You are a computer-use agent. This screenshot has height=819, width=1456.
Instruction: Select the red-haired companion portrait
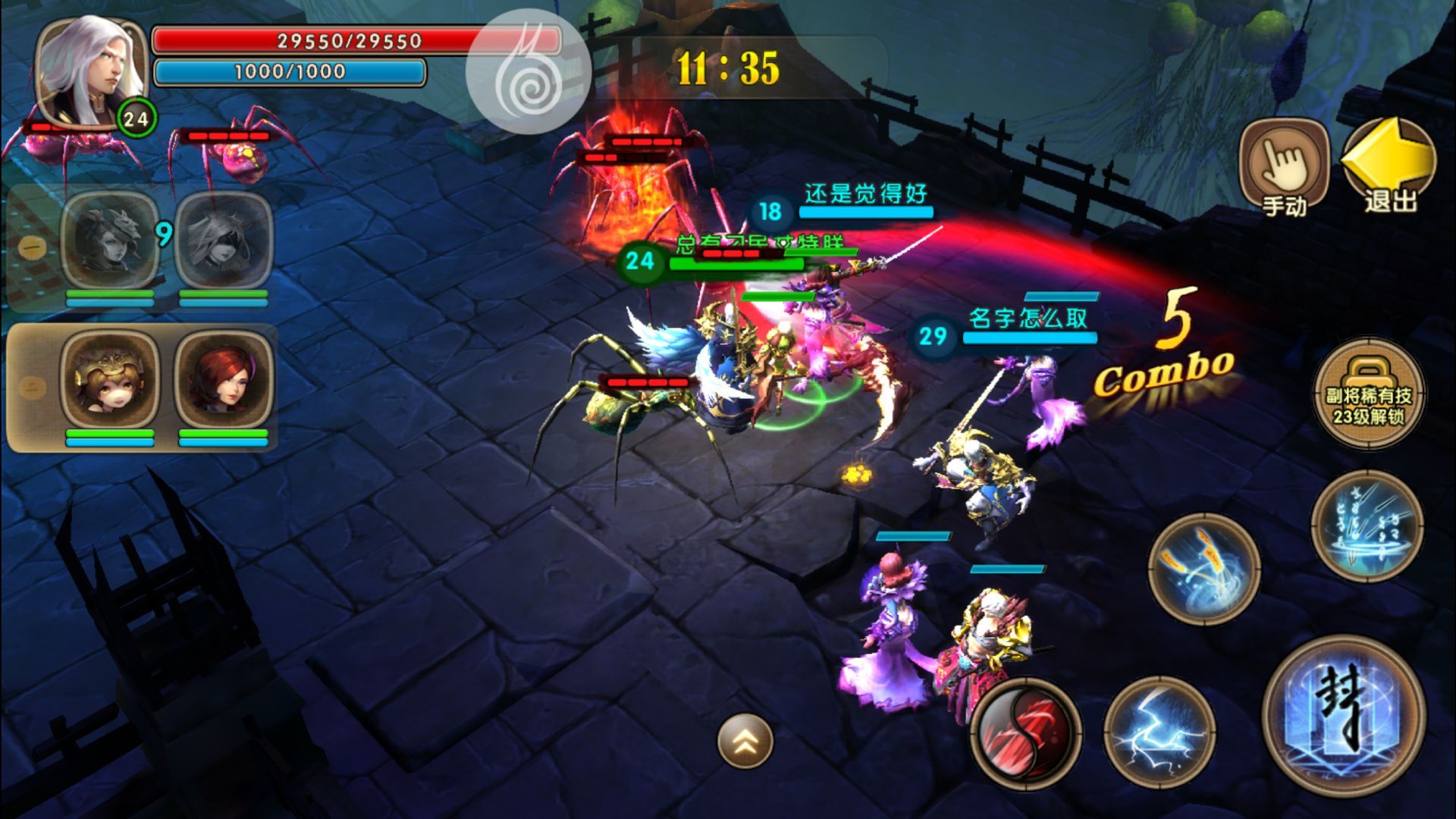click(x=223, y=379)
